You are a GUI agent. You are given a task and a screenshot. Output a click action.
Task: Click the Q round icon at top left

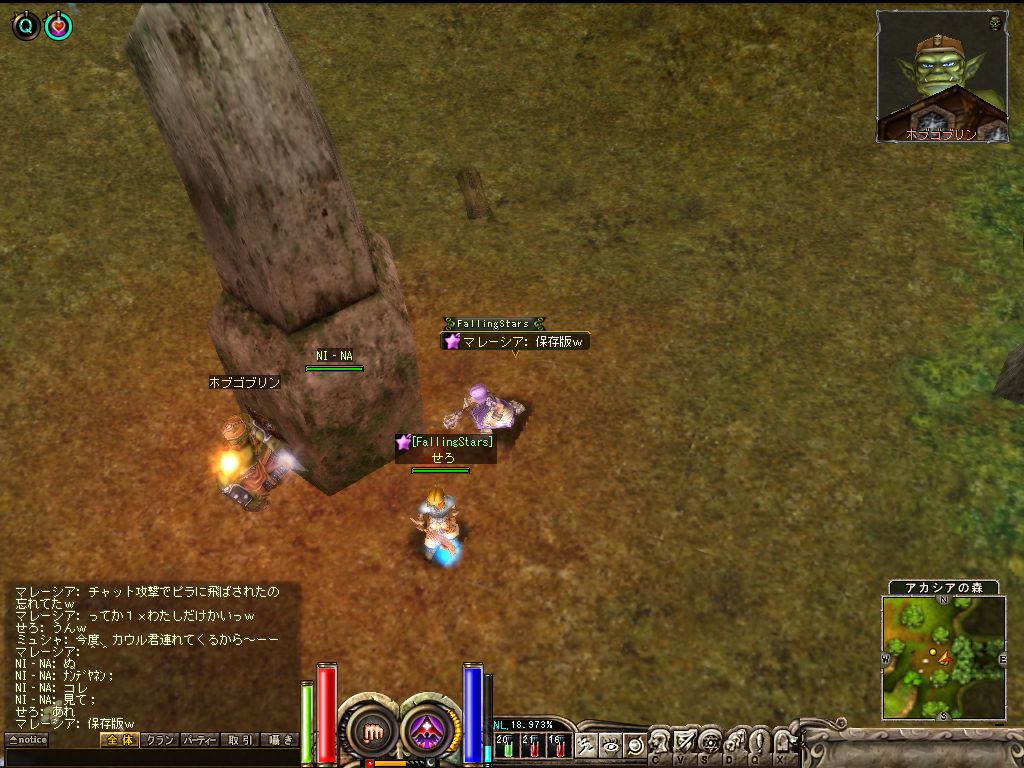coord(26,26)
